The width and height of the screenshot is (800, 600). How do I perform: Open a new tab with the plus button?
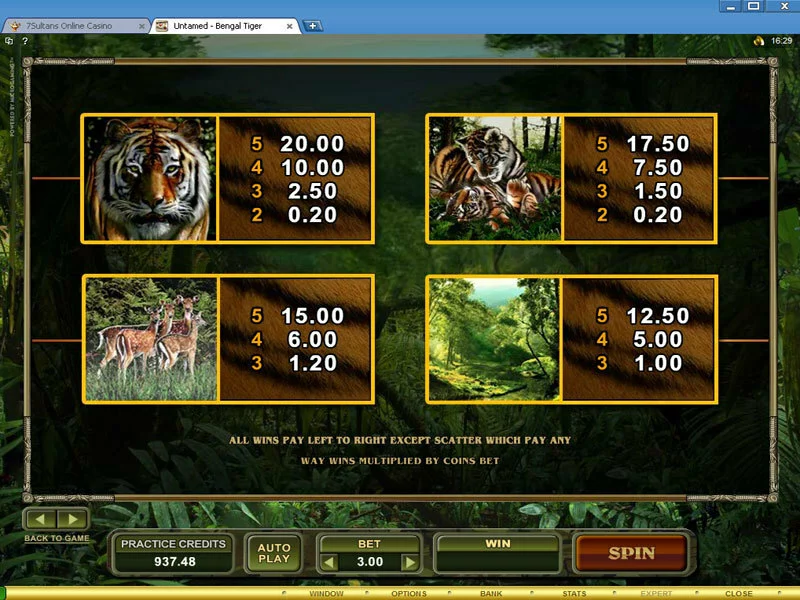[313, 25]
